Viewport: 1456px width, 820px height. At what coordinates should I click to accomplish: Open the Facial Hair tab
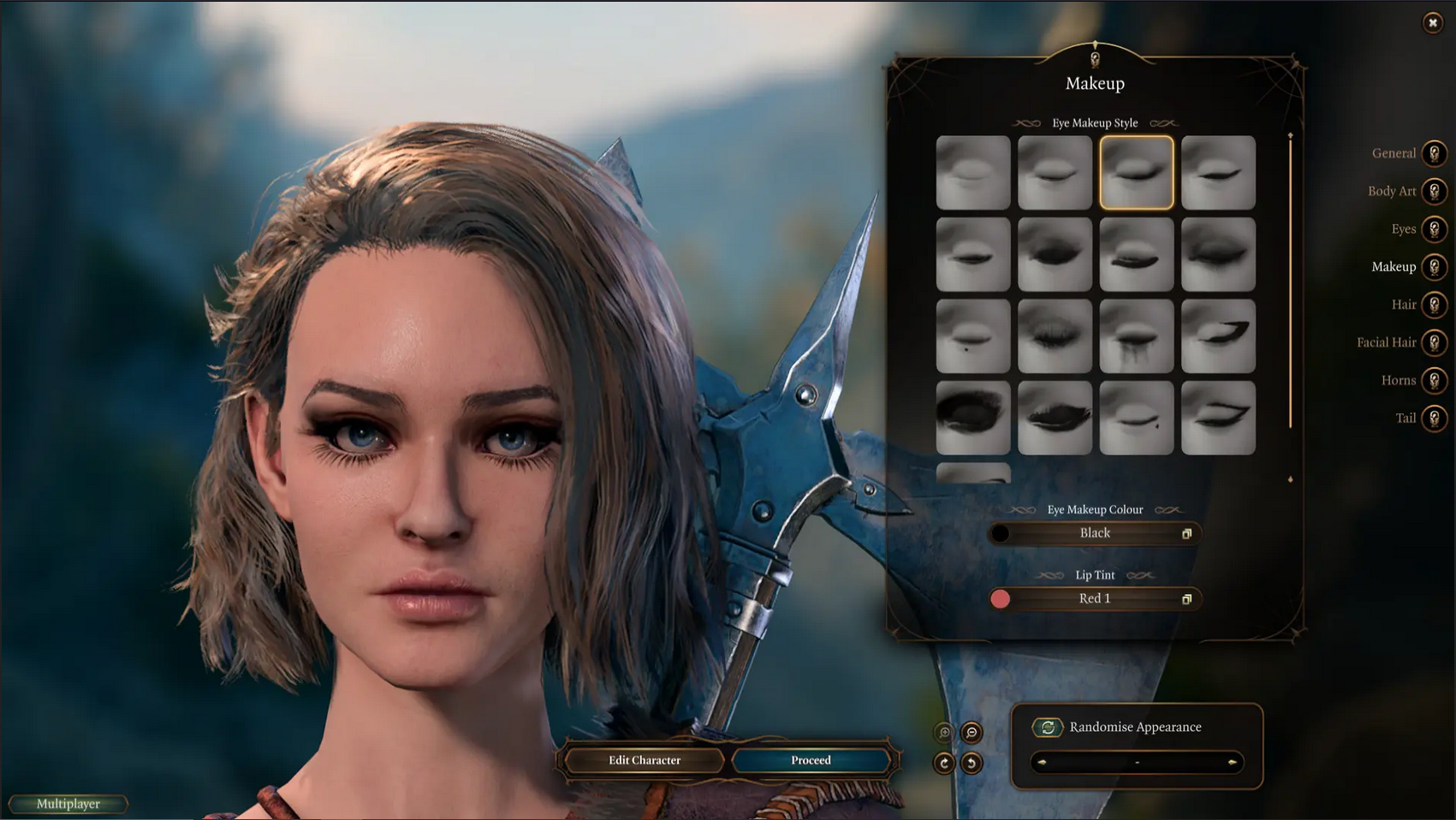(1434, 342)
